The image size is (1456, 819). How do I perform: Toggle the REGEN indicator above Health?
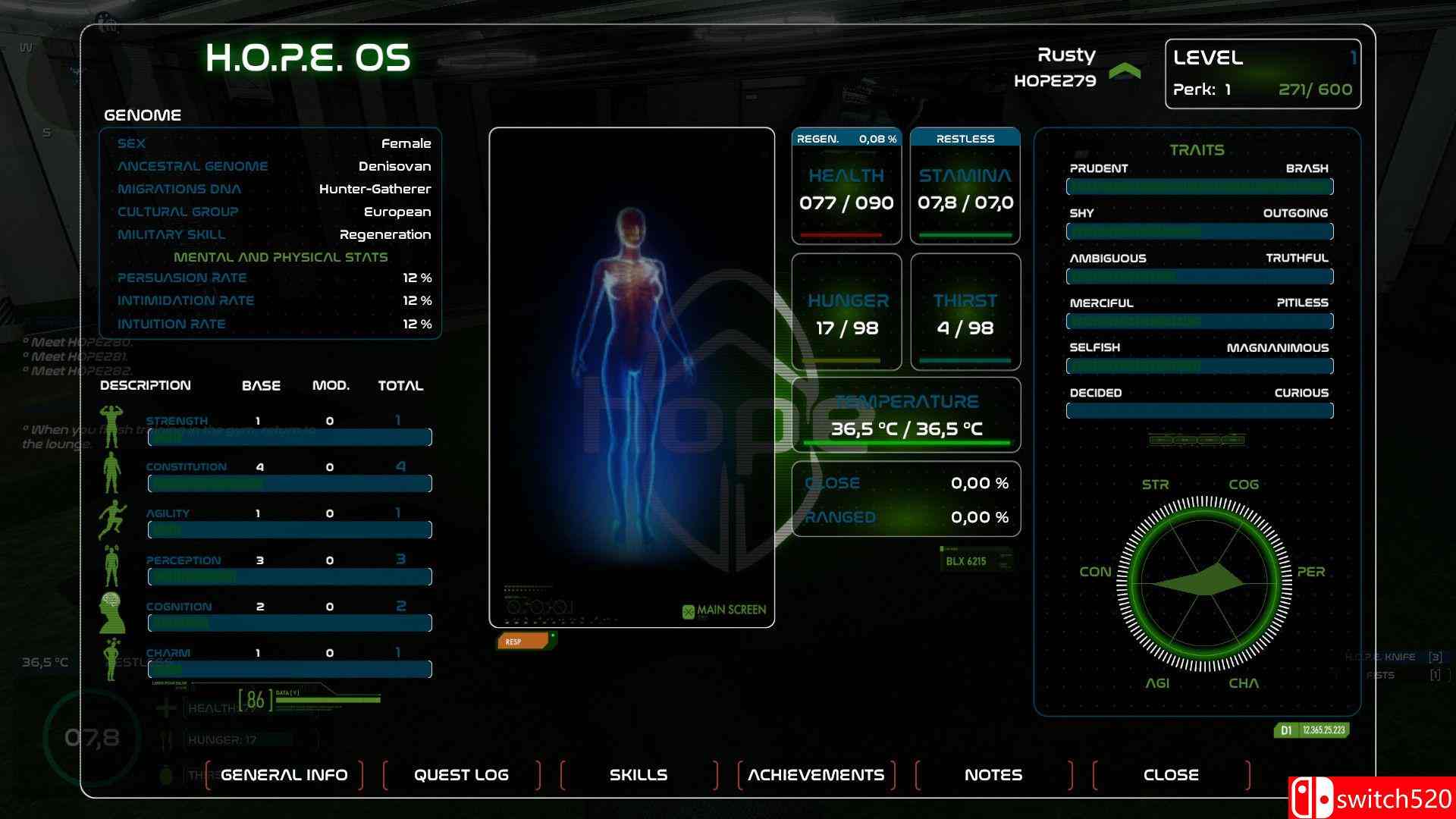(846, 138)
